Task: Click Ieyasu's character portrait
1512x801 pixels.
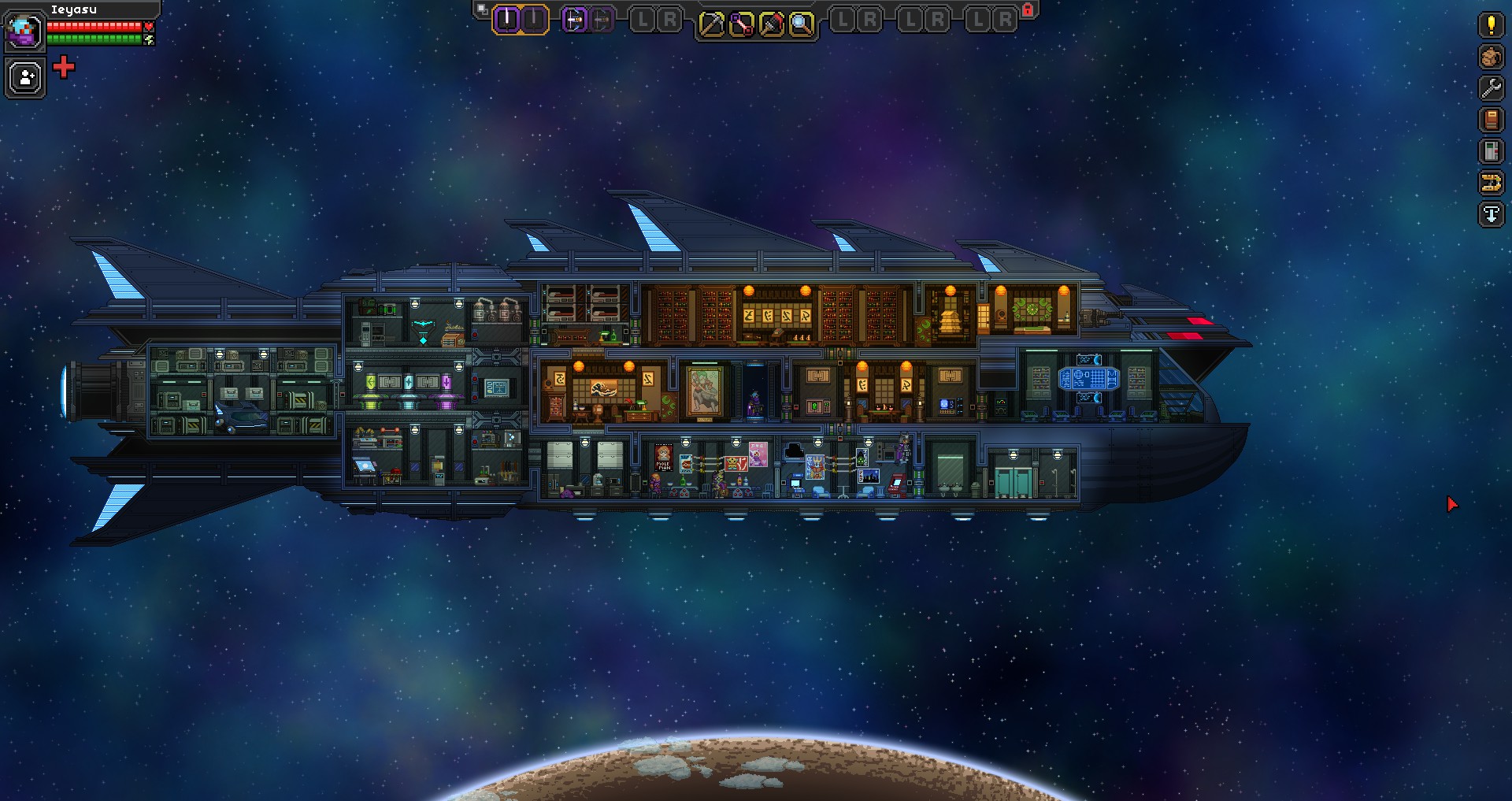Action: (x=24, y=32)
